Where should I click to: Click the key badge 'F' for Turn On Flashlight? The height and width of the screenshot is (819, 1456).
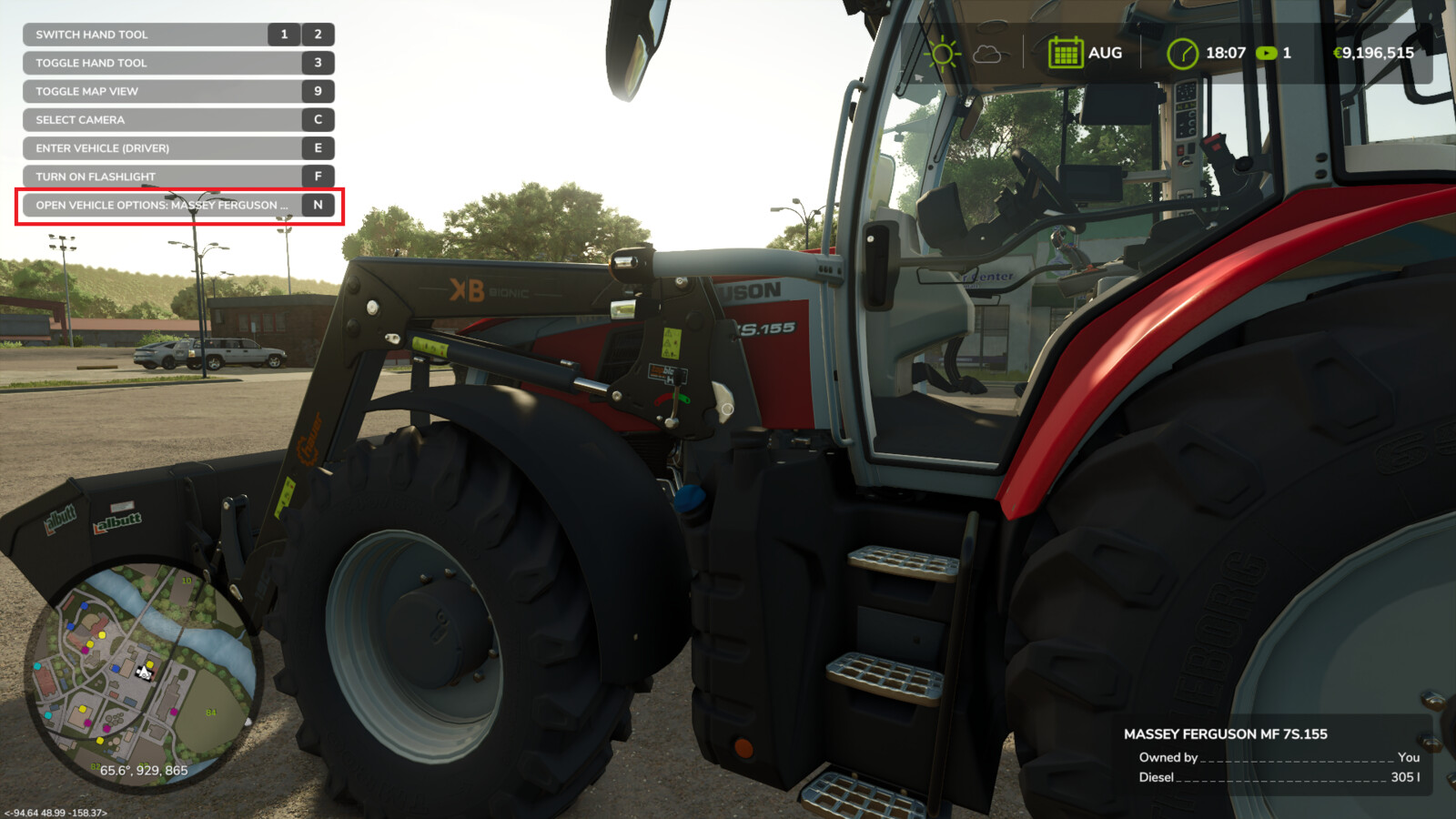(x=317, y=177)
